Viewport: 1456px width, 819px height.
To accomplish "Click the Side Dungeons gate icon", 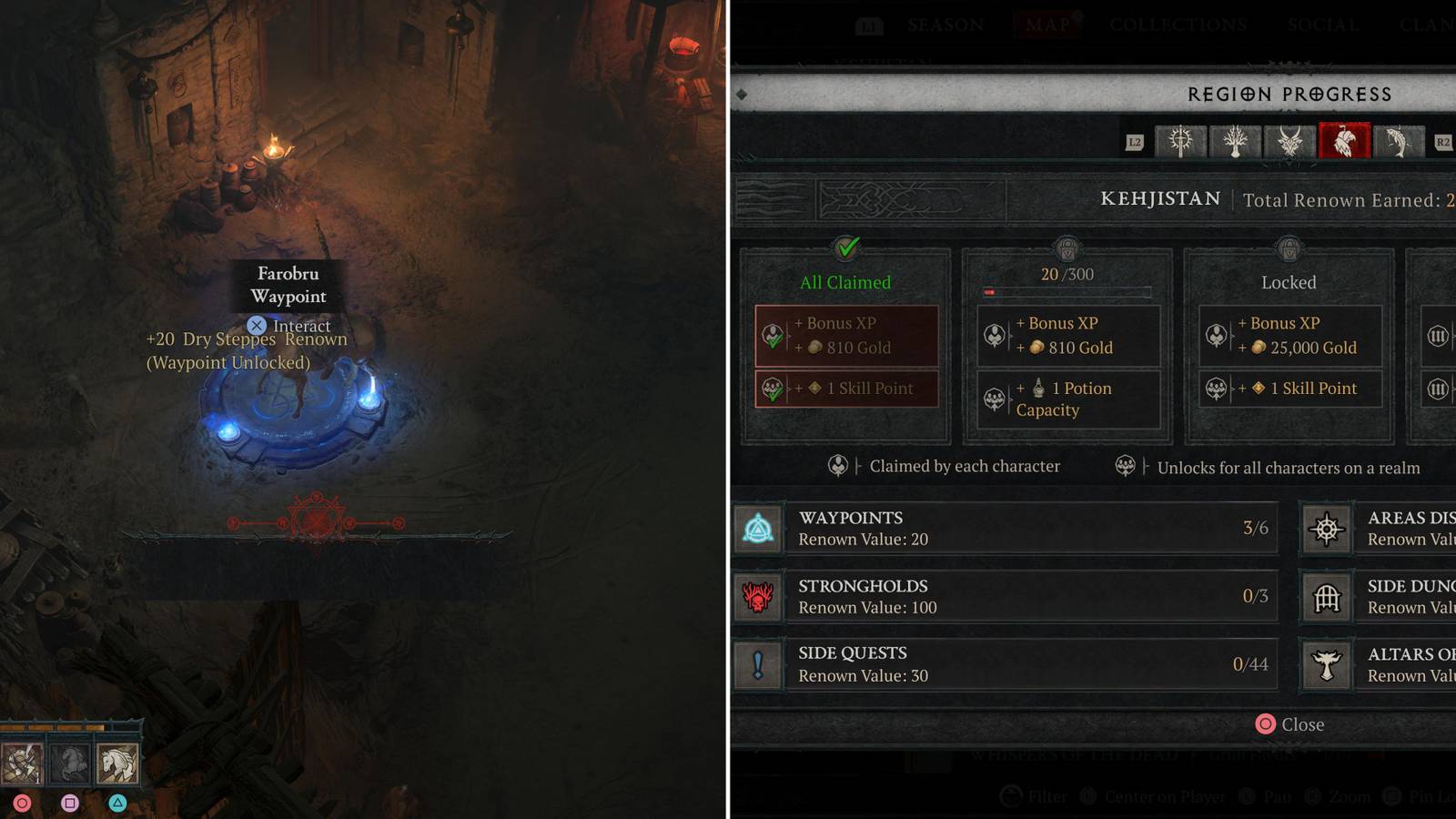I will [1328, 596].
